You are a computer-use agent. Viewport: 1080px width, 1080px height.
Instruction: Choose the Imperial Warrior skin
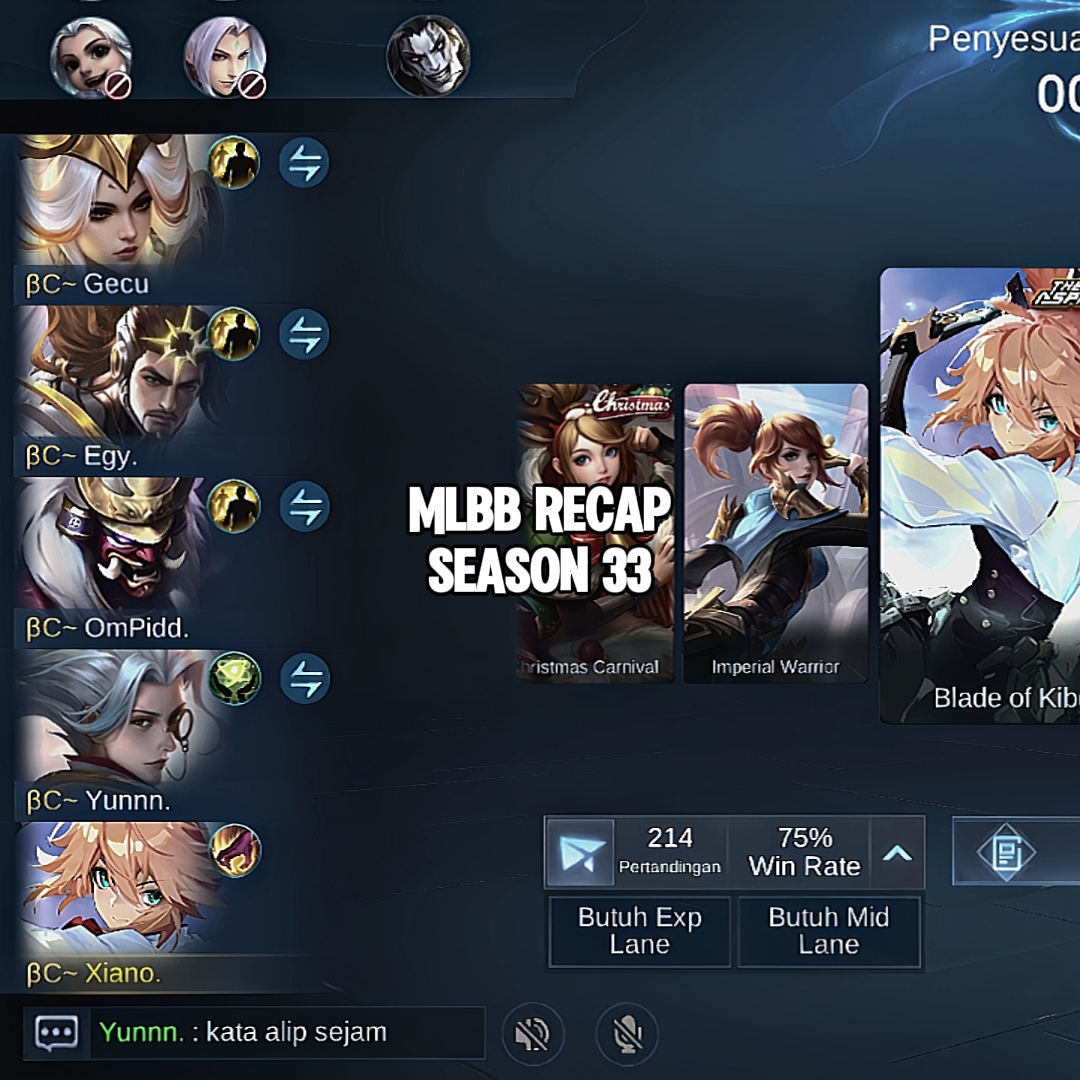pyautogui.click(x=775, y=532)
